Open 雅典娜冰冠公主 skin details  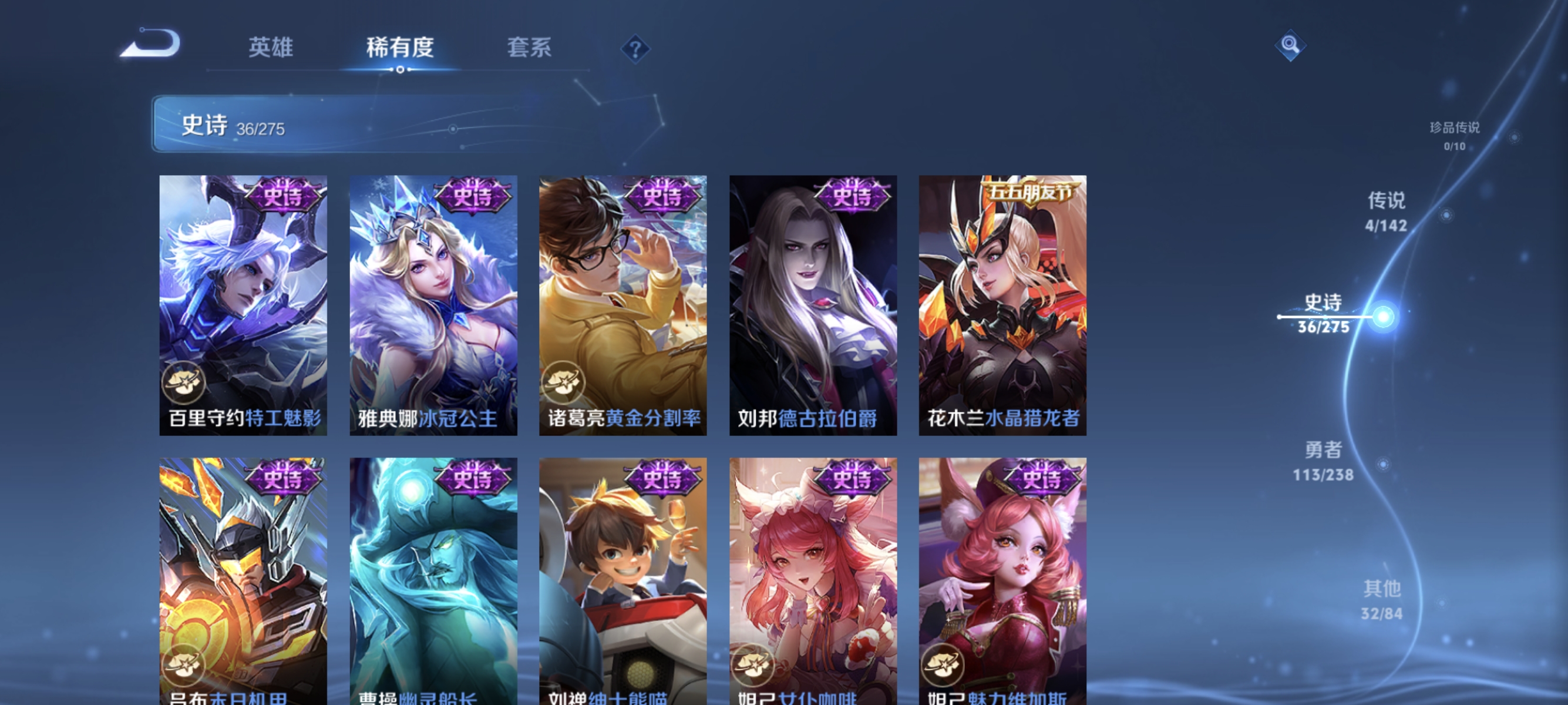(x=433, y=304)
